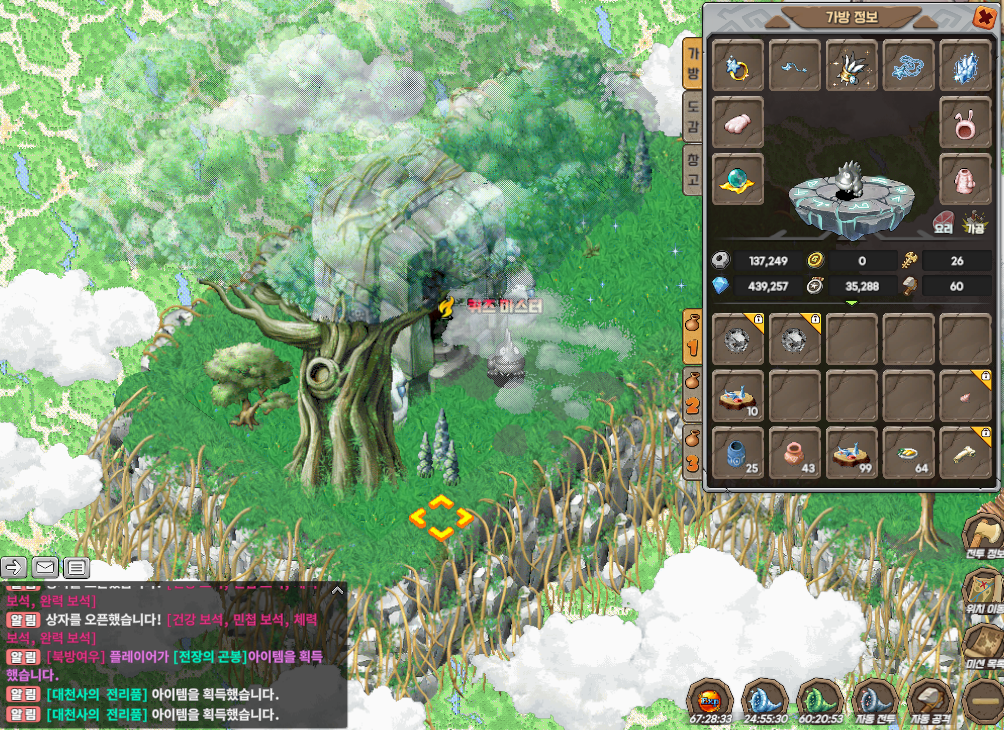This screenshot has width=1004, height=730.
Task: Choose the ice crystal shard equipment slot
Action: [x=966, y=66]
